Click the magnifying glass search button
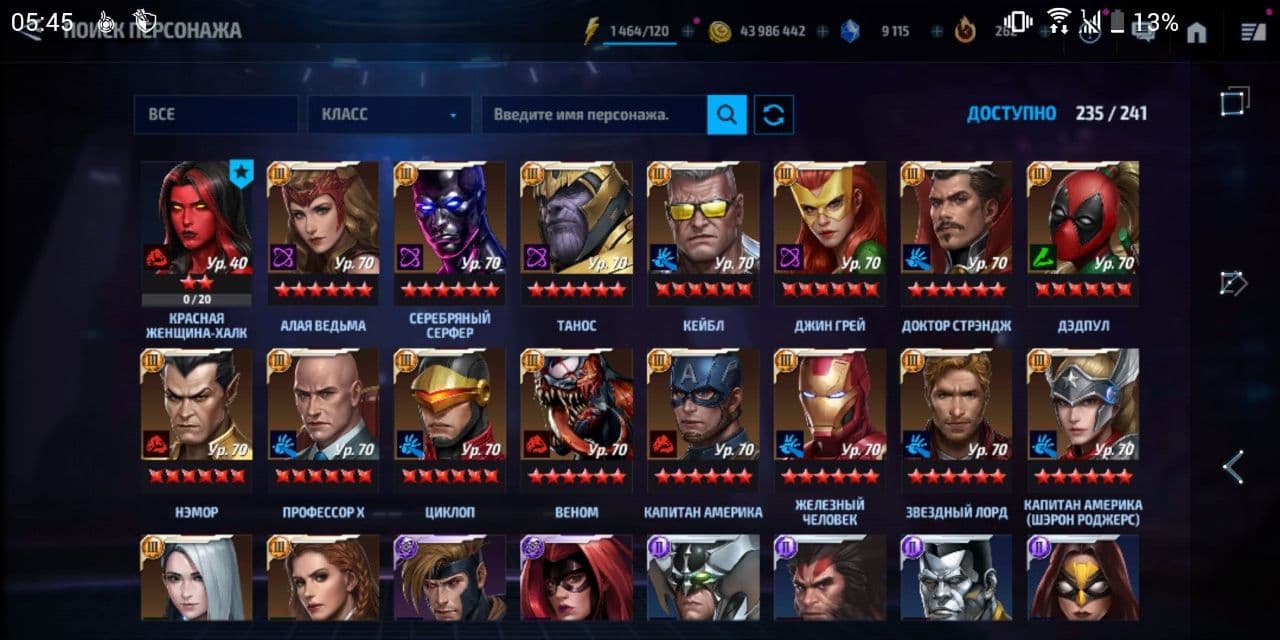This screenshot has width=1280, height=640. 727,115
